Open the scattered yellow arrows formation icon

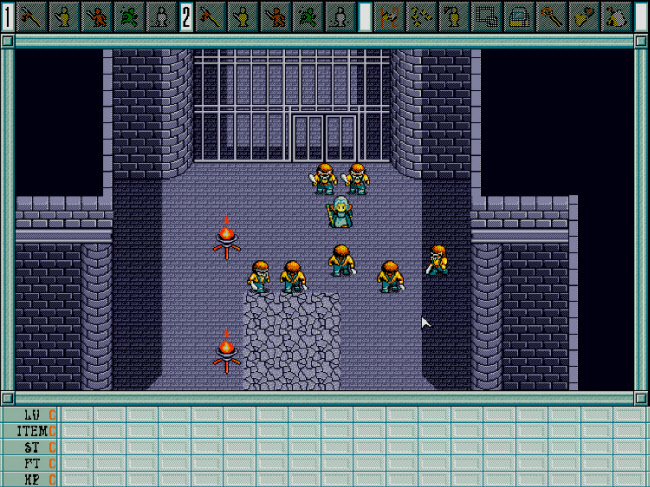click(422, 16)
